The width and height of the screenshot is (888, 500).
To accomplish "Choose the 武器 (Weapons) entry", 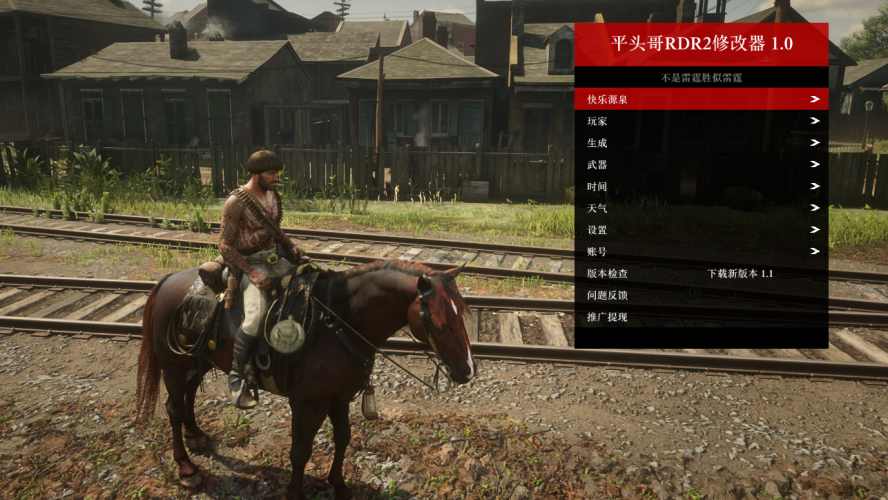I will (700, 165).
